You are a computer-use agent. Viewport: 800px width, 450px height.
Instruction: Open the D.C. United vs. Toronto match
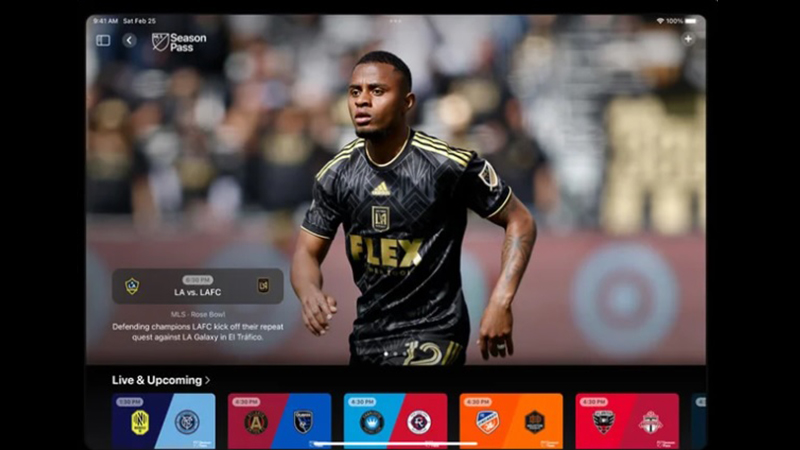tap(627, 421)
